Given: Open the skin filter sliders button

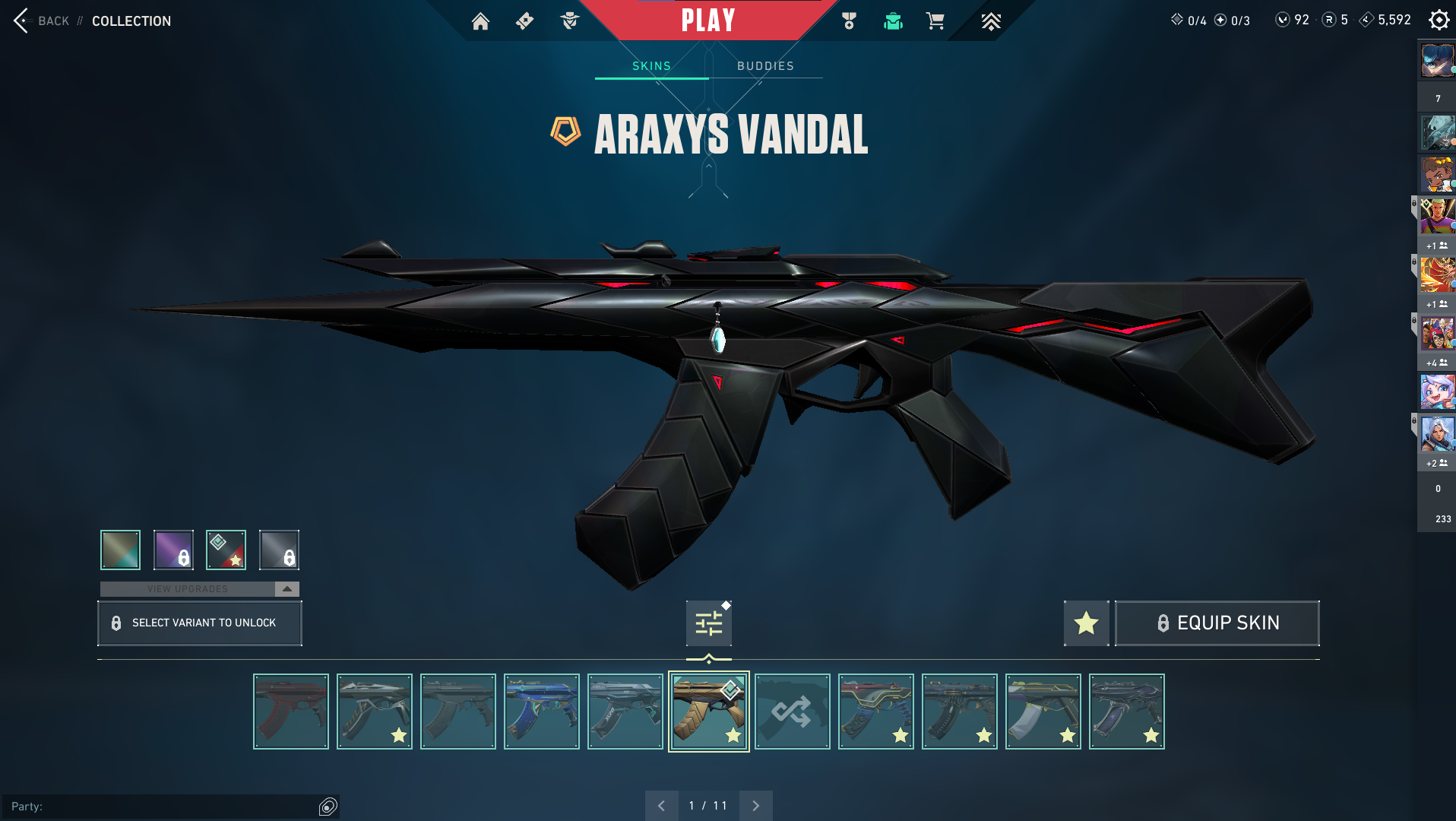Looking at the screenshot, I should [708, 623].
